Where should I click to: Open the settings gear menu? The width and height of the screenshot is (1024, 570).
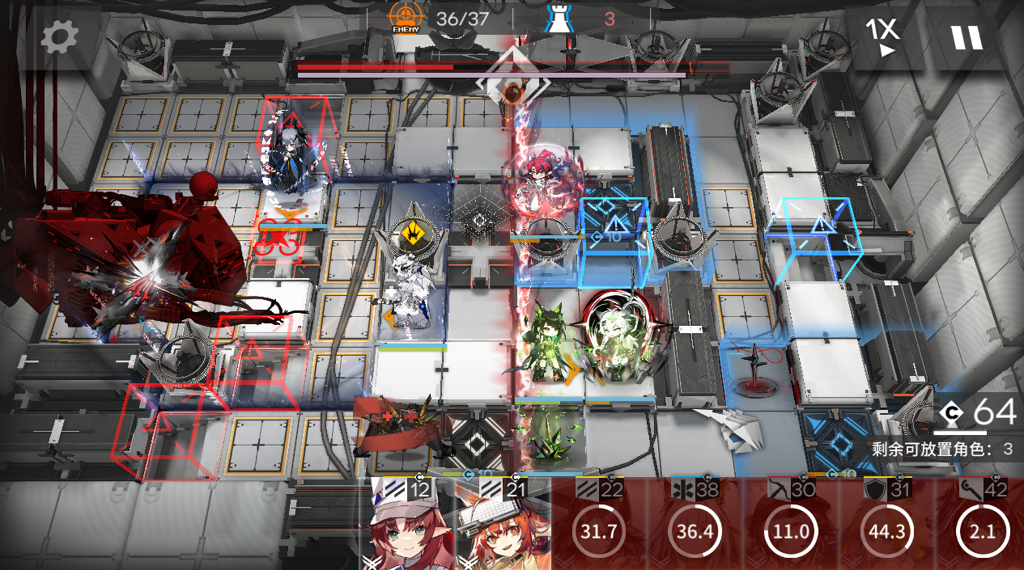[59, 38]
